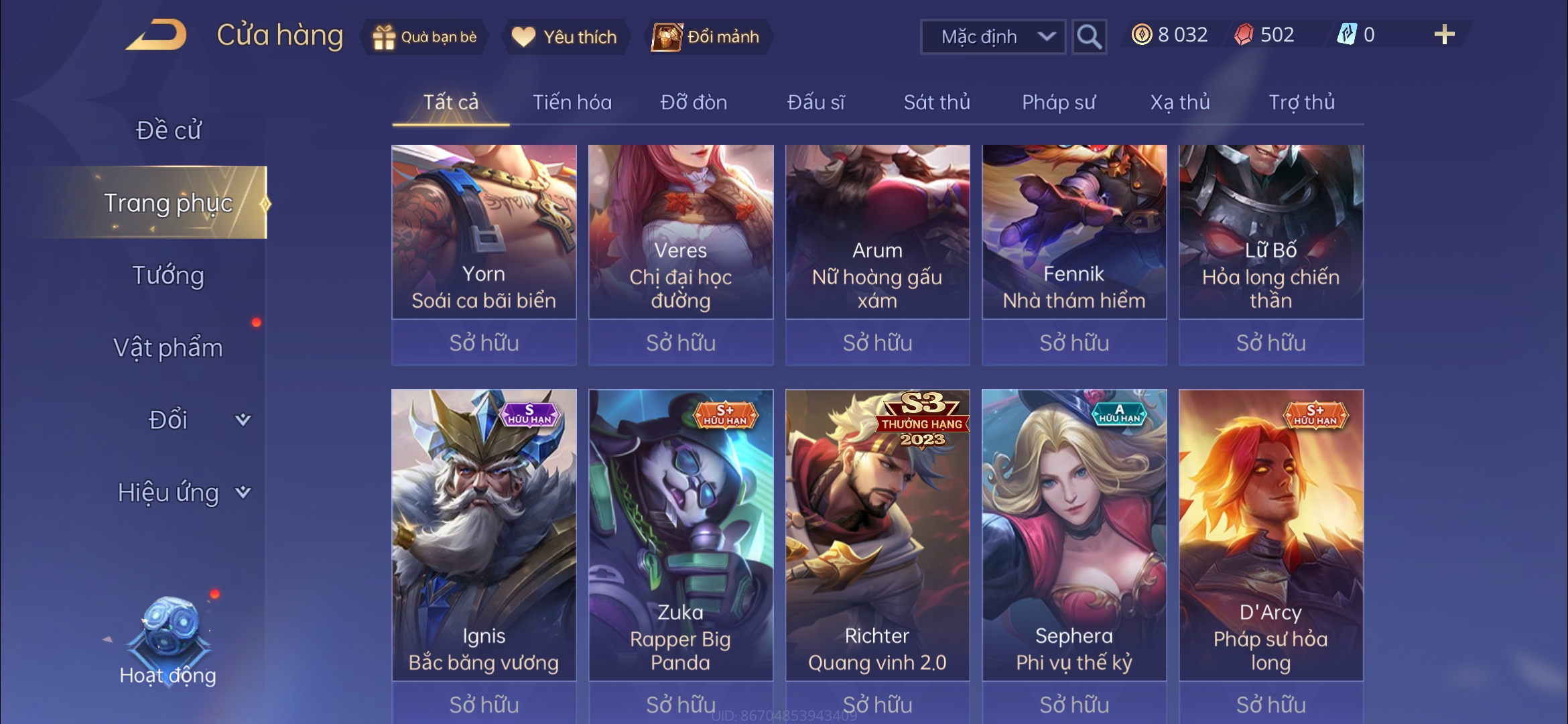Click the magnifying glass search button
The image size is (1568, 724).
1088,37
